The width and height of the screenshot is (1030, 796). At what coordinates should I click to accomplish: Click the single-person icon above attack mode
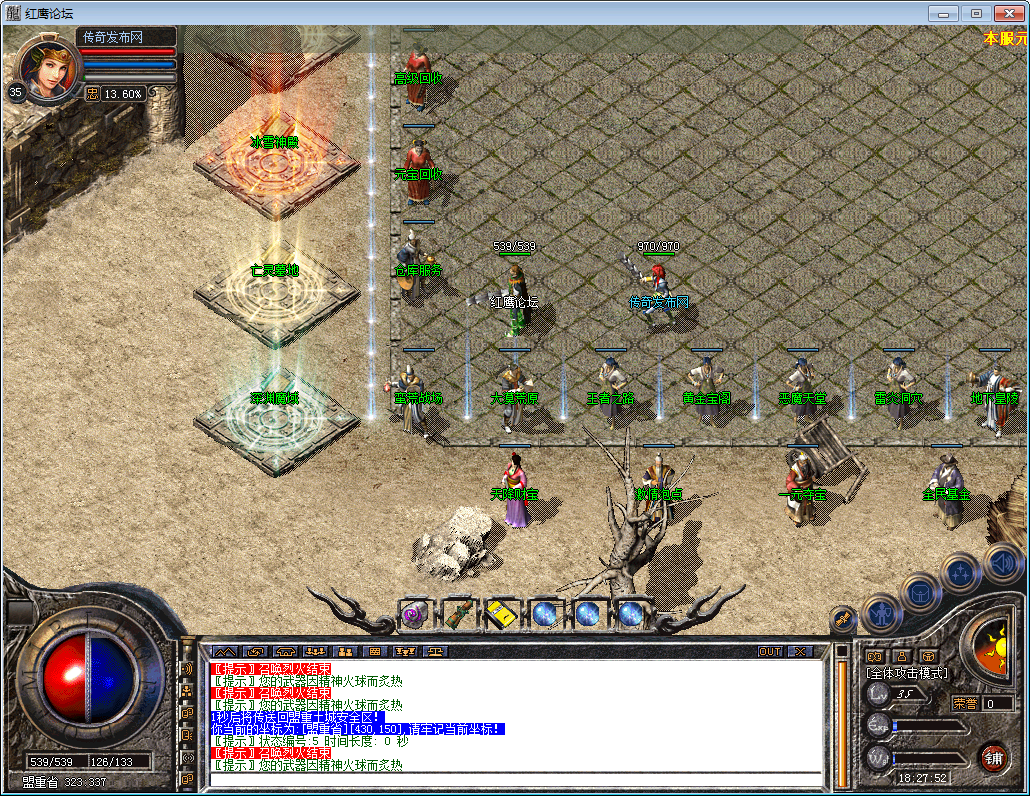(901, 657)
